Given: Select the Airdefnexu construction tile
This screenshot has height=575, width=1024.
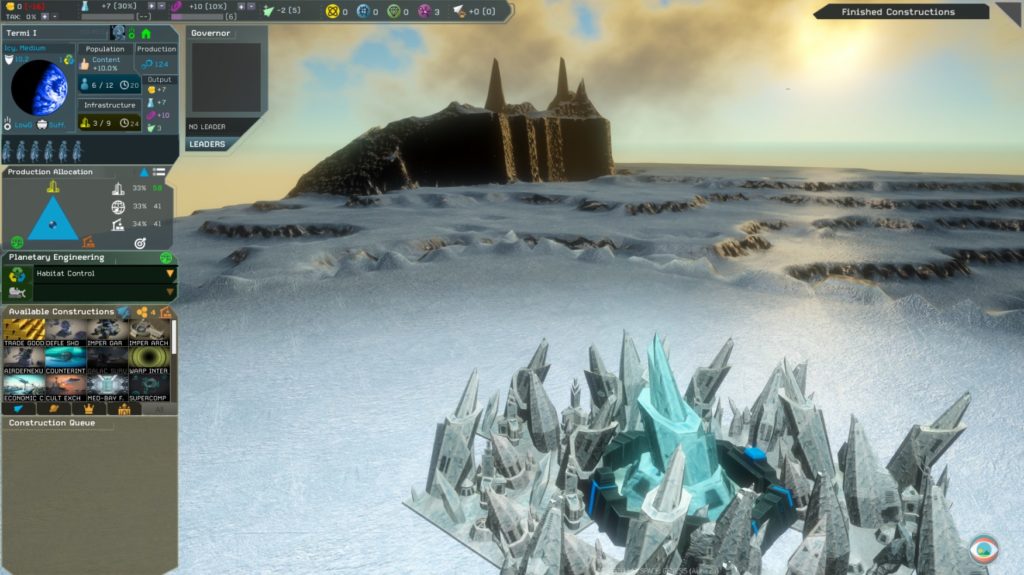Looking at the screenshot, I should [23, 359].
